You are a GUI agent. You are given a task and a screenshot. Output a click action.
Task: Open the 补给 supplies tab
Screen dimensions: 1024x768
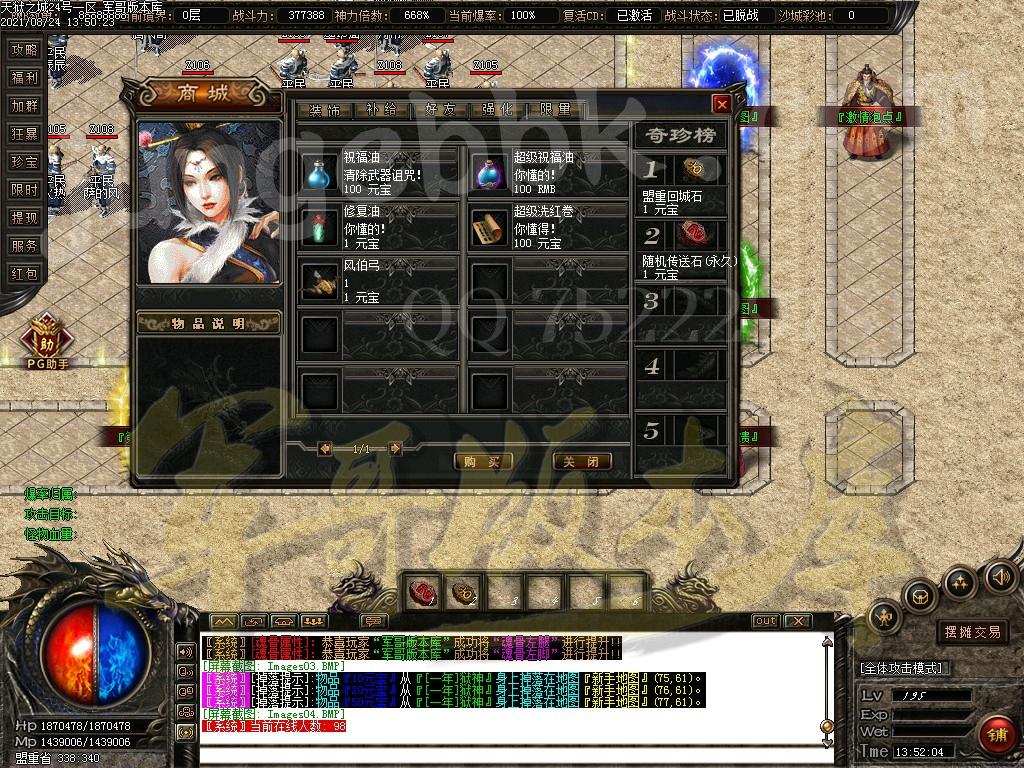coord(382,110)
